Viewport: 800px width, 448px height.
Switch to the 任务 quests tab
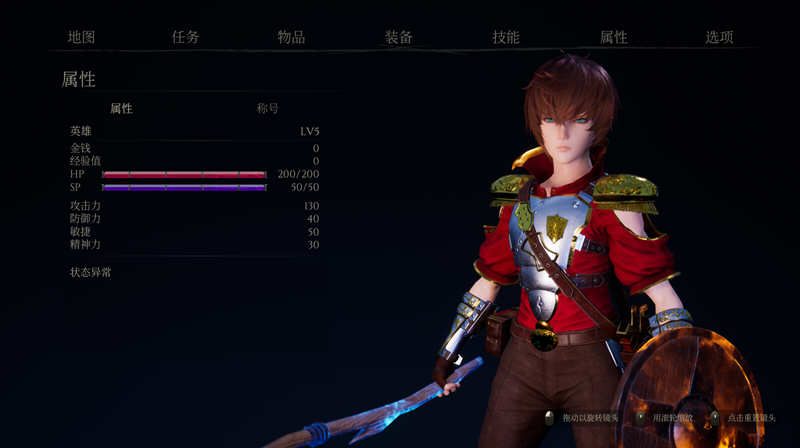pyautogui.click(x=186, y=37)
